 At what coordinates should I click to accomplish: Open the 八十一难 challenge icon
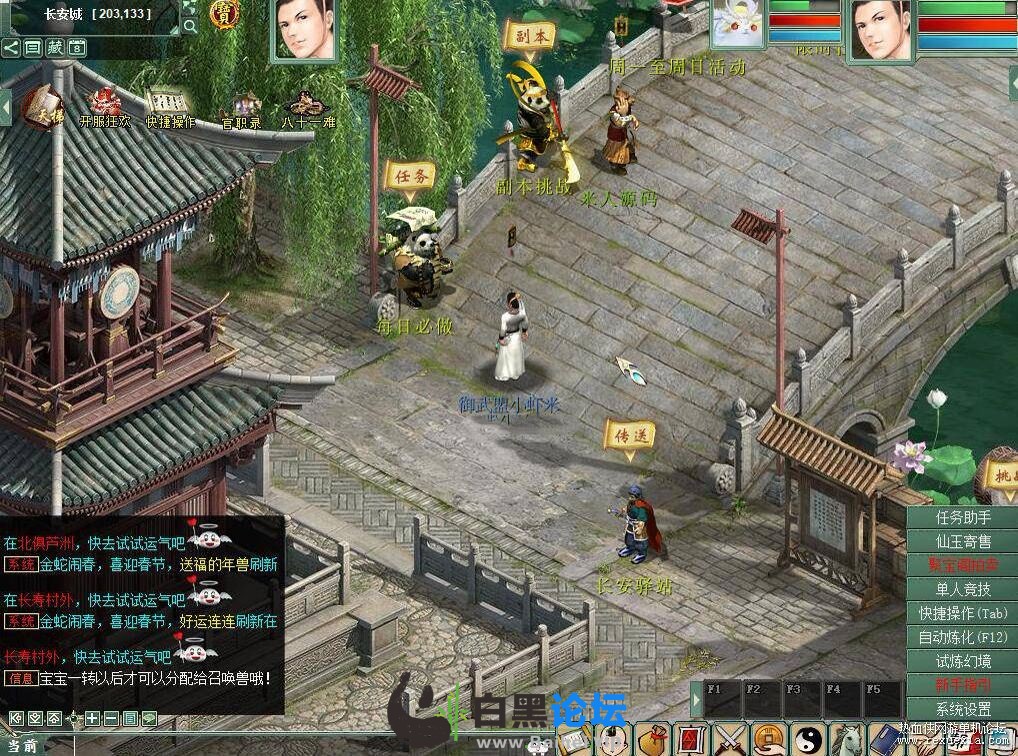click(305, 108)
